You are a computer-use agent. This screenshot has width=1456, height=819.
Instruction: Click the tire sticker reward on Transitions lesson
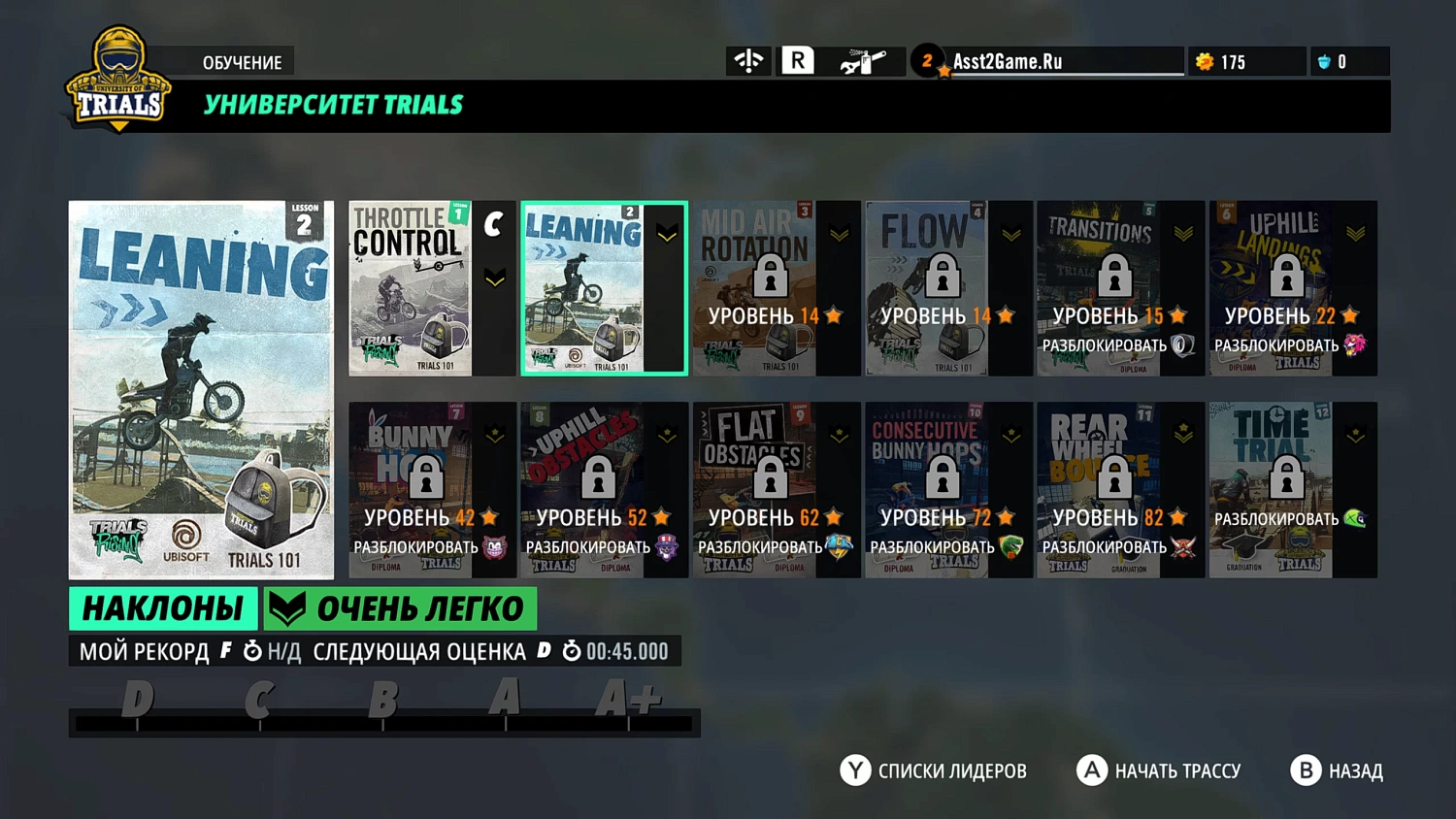[x=1182, y=346]
